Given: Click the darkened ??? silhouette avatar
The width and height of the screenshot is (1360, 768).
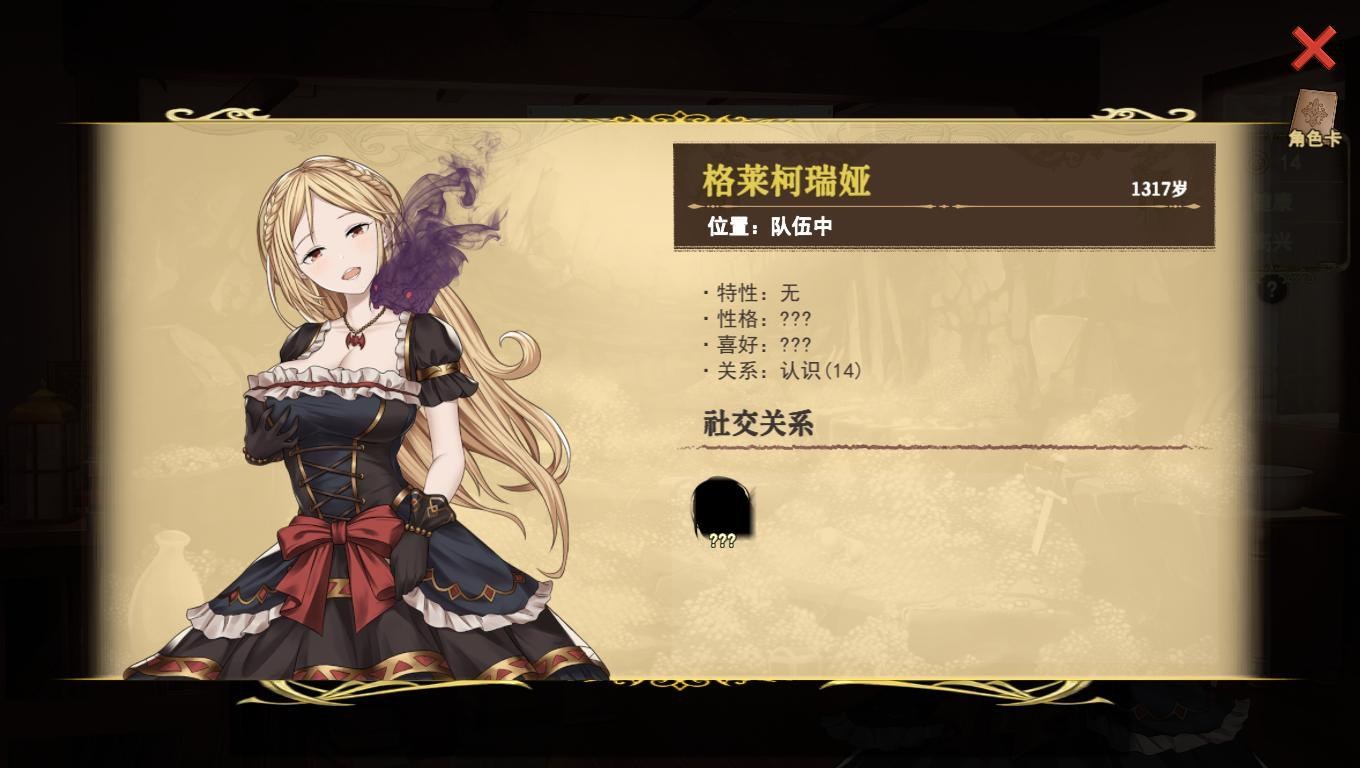Looking at the screenshot, I should 722,508.
